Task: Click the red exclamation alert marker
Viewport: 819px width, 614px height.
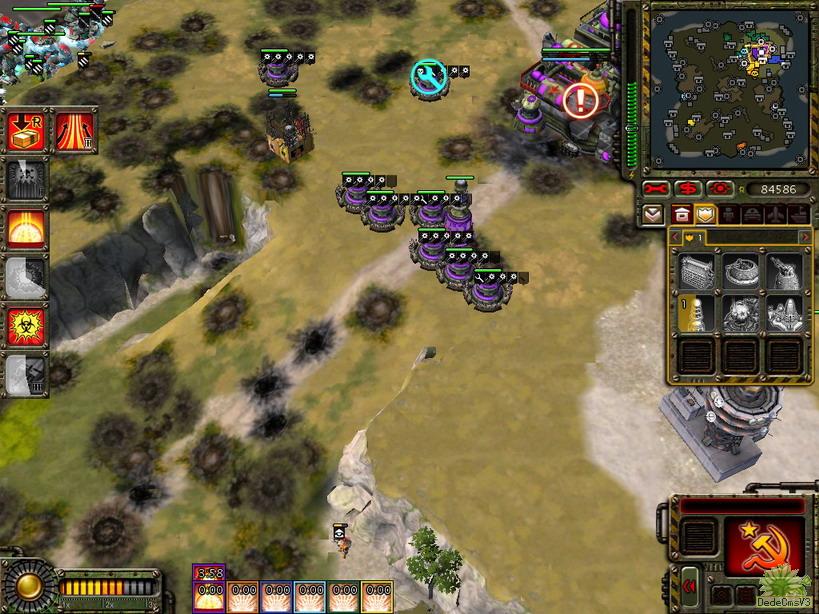Action: (x=579, y=98)
